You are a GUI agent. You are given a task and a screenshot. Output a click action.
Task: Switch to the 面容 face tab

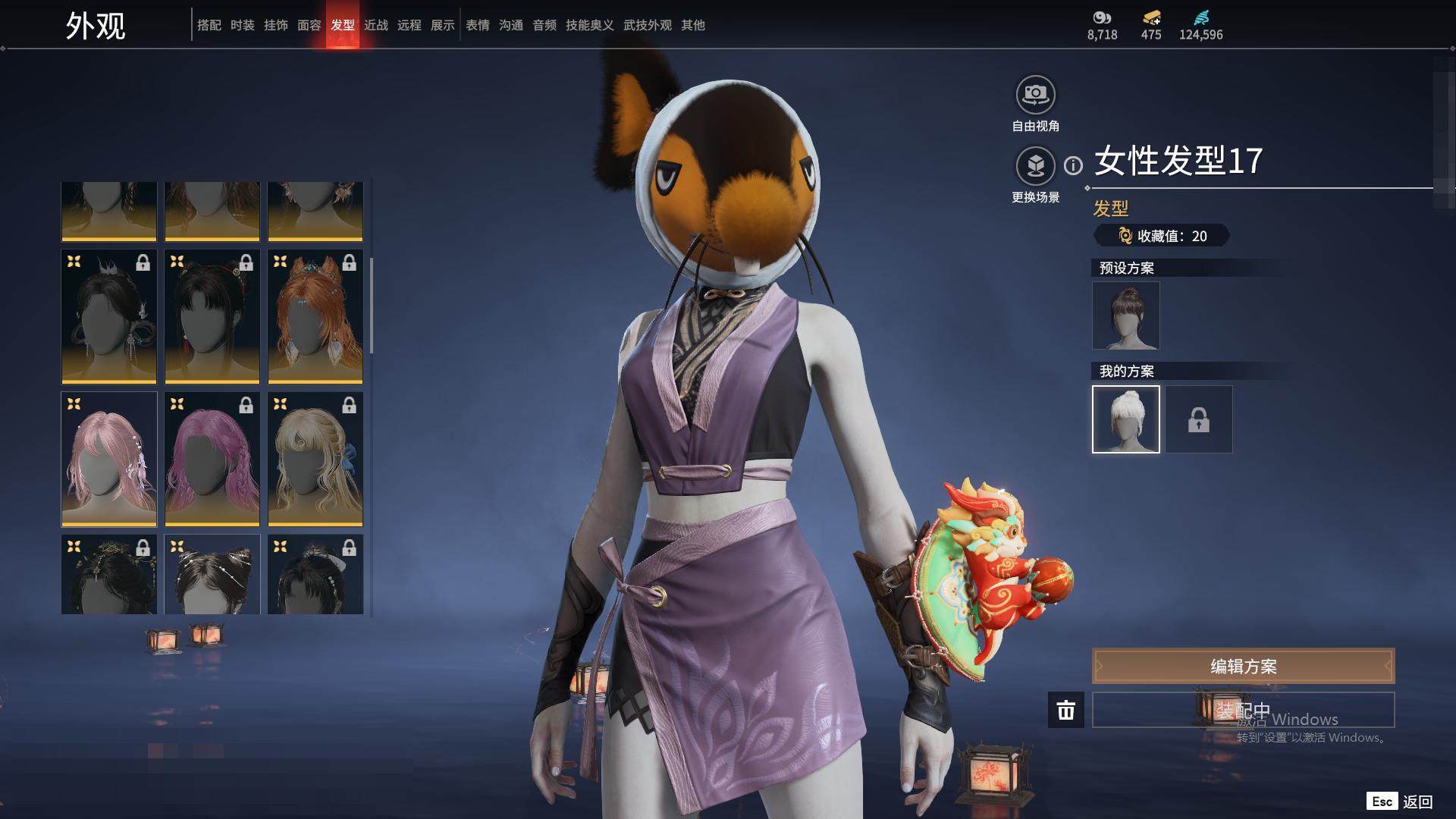click(309, 25)
